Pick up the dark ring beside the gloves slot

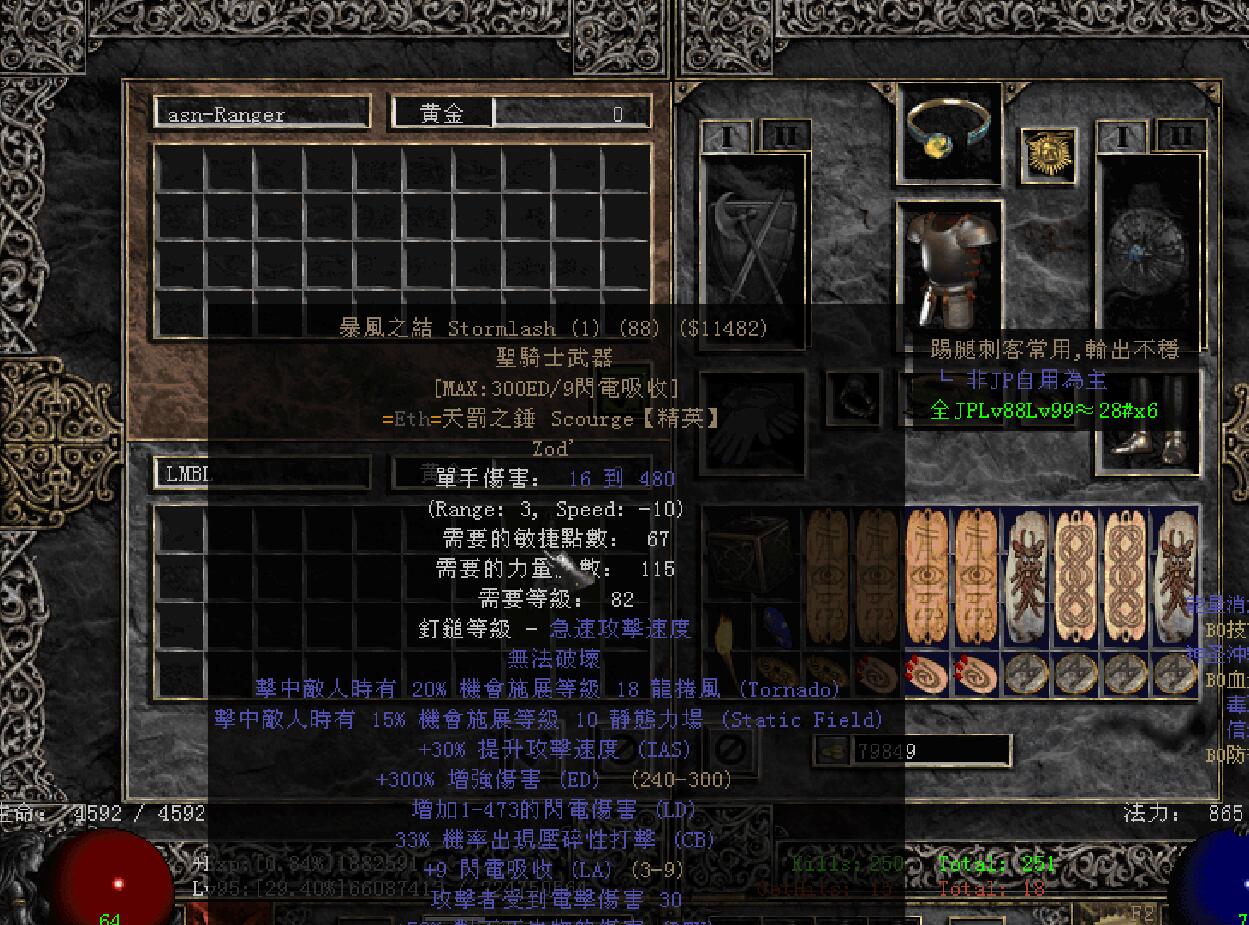click(x=852, y=396)
